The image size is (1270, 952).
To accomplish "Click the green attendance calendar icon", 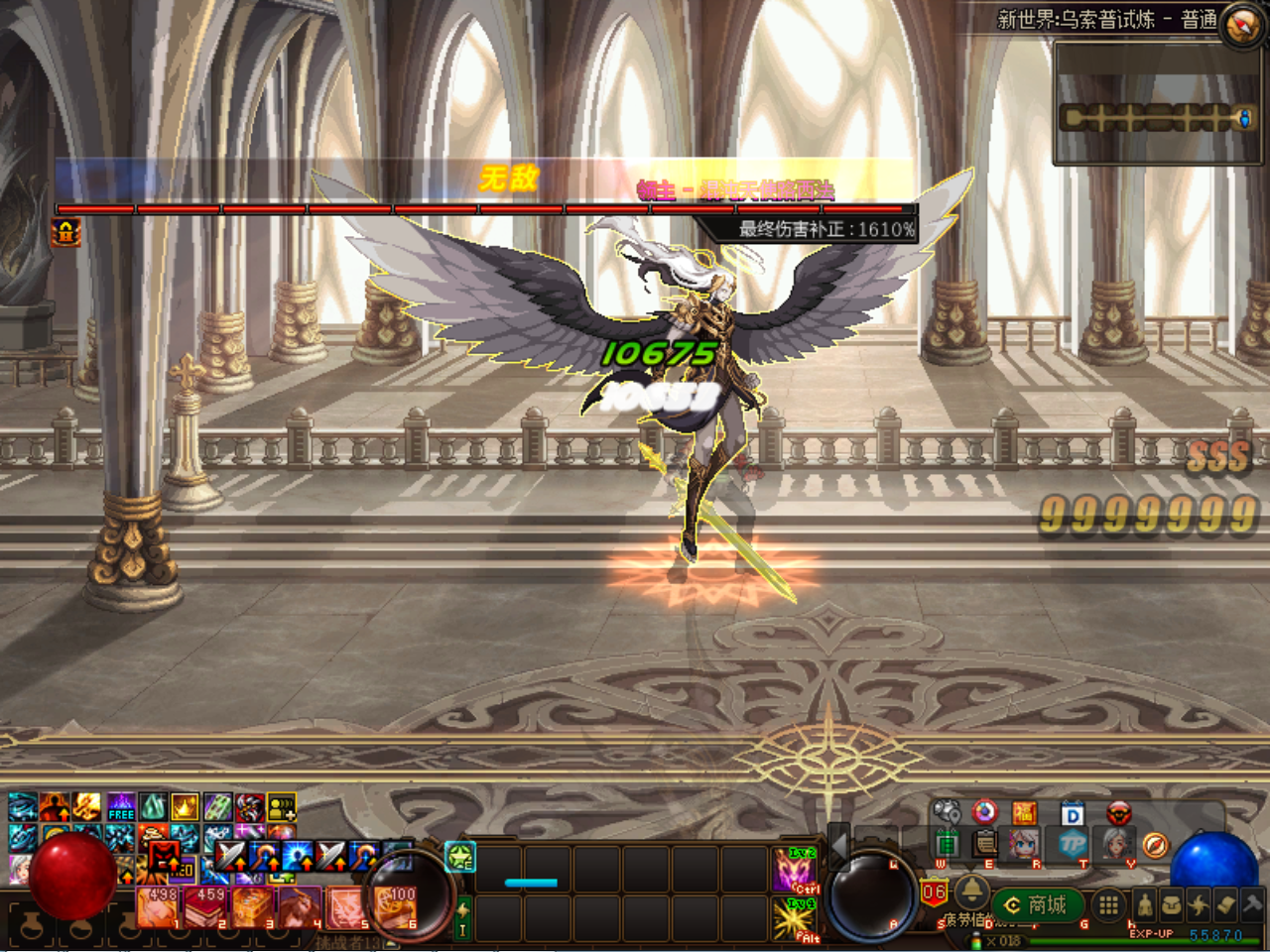I will pos(949,843).
